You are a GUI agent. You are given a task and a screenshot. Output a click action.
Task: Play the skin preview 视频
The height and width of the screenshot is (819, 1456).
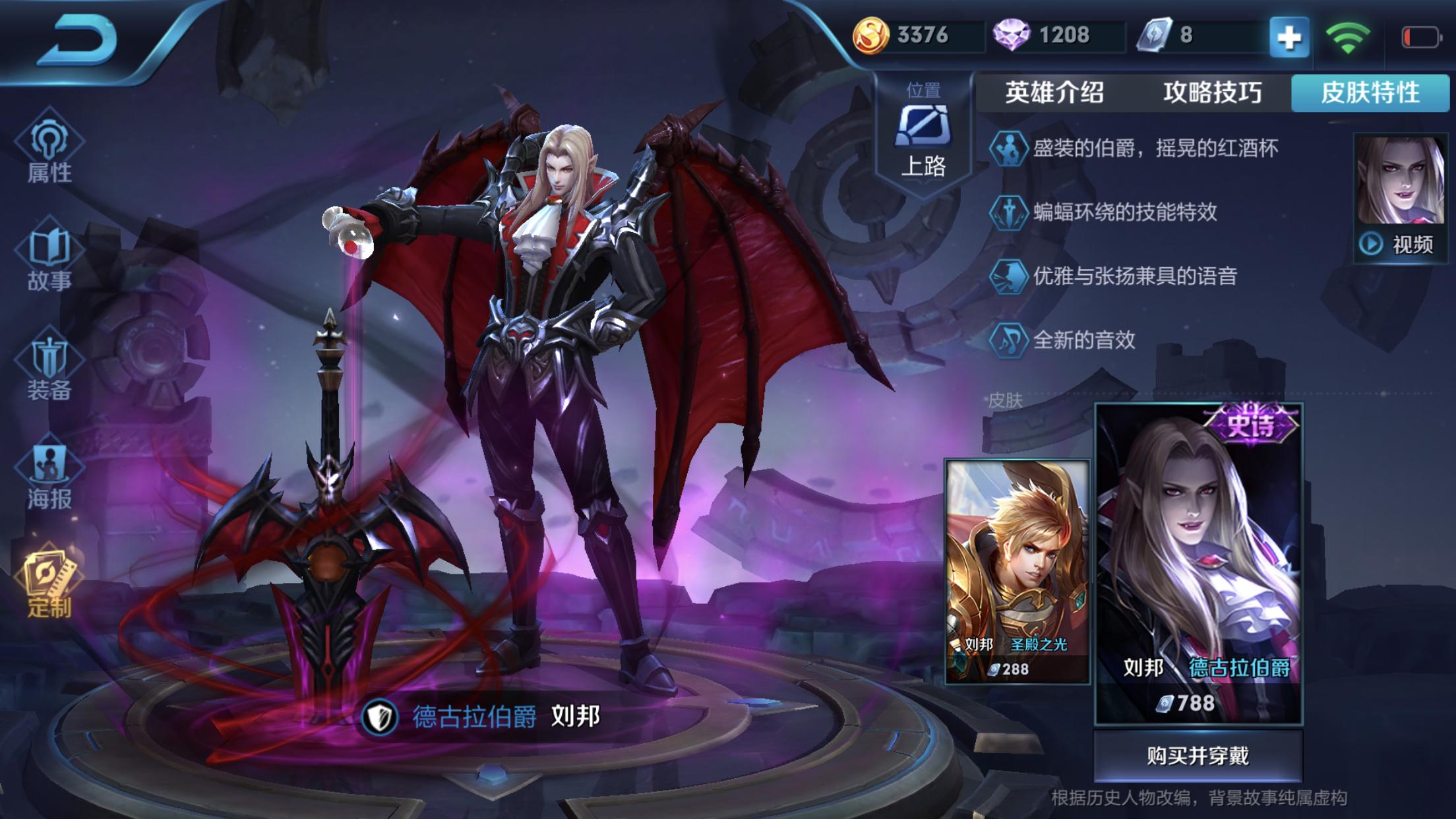tap(1399, 244)
